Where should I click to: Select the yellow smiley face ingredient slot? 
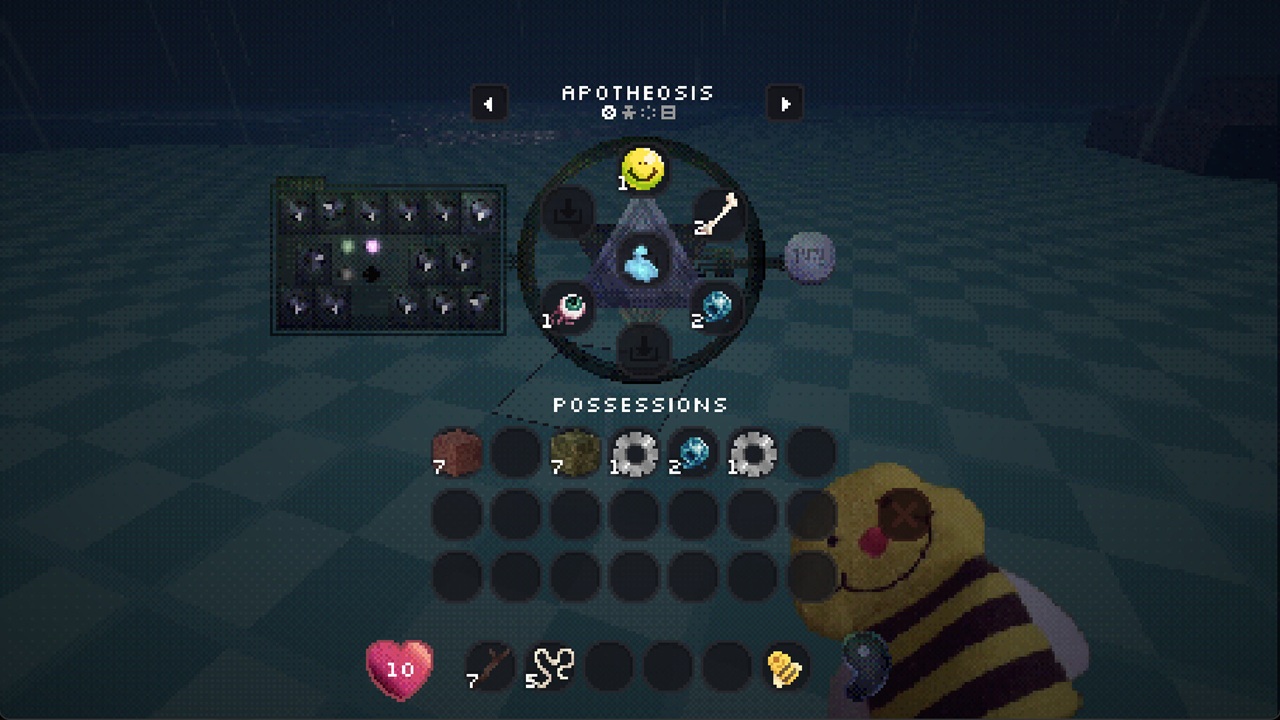[x=643, y=170]
